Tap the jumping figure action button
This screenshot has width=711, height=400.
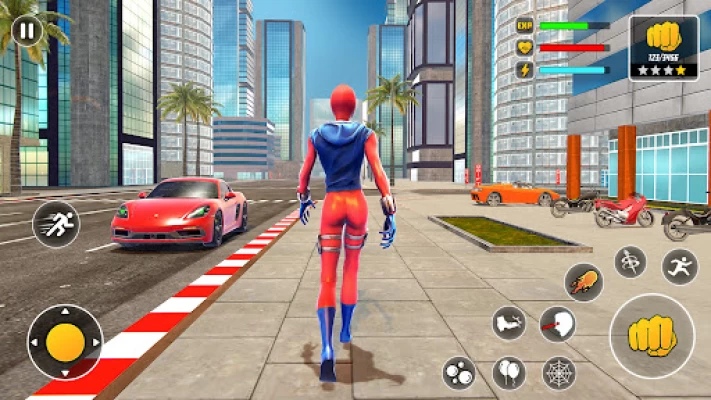pos(679,267)
